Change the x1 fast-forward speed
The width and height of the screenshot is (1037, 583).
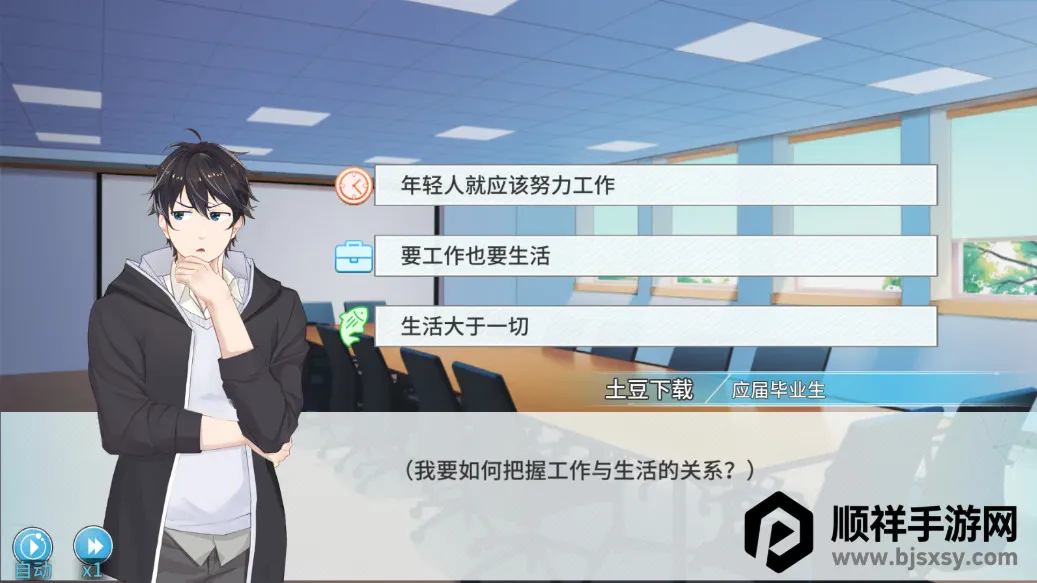[x=93, y=548]
